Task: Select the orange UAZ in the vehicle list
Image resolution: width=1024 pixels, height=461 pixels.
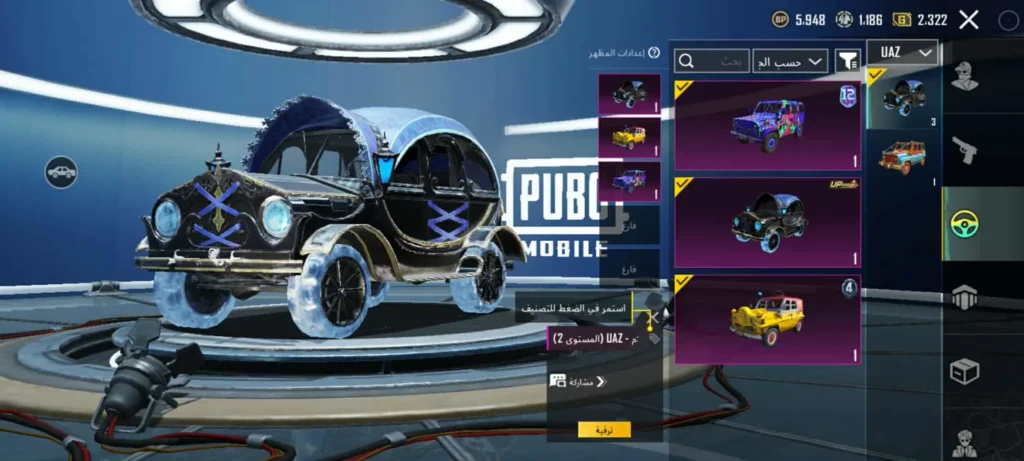Action: pos(903,158)
